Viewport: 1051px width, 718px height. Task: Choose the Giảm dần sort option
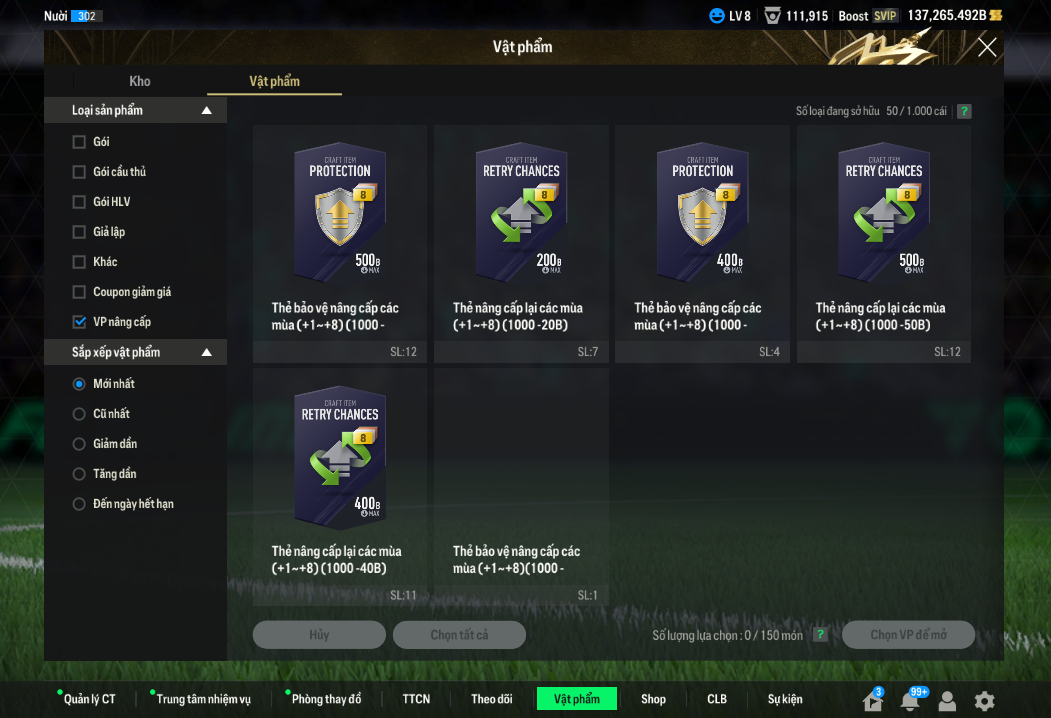tap(79, 444)
